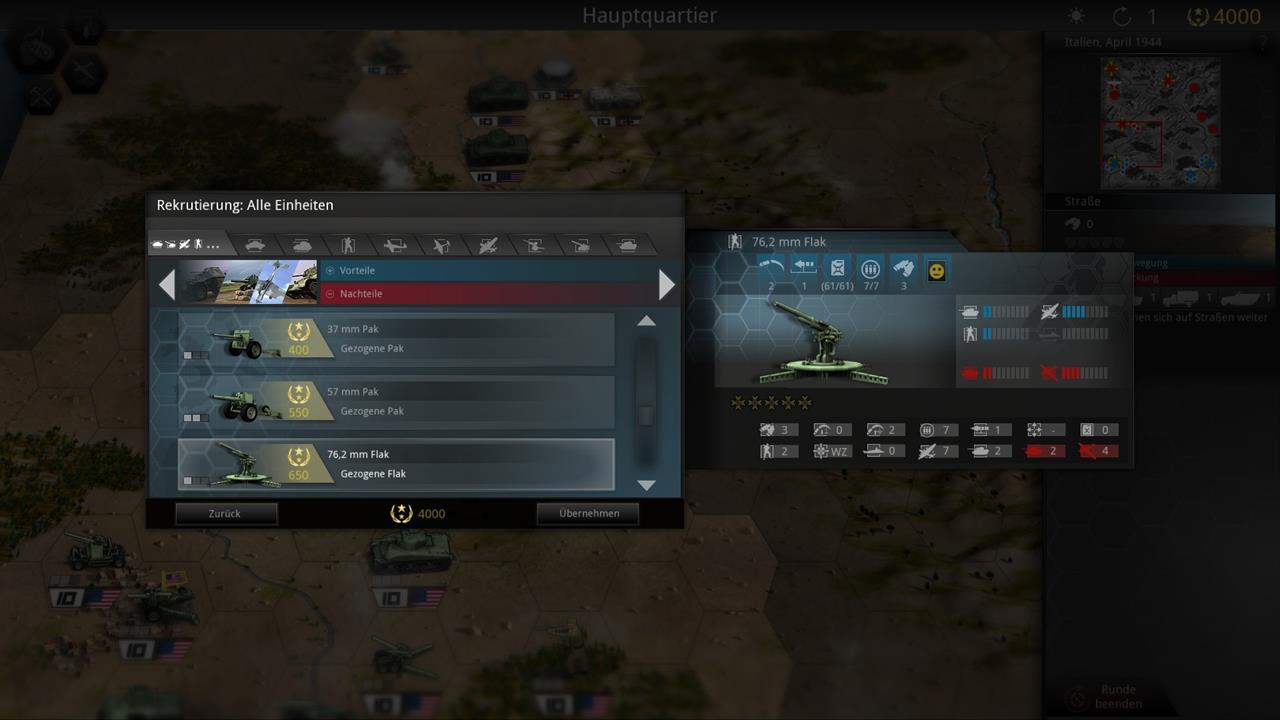1280x720 pixels.
Task: Select the tank category tab icon
Action: click(302, 243)
